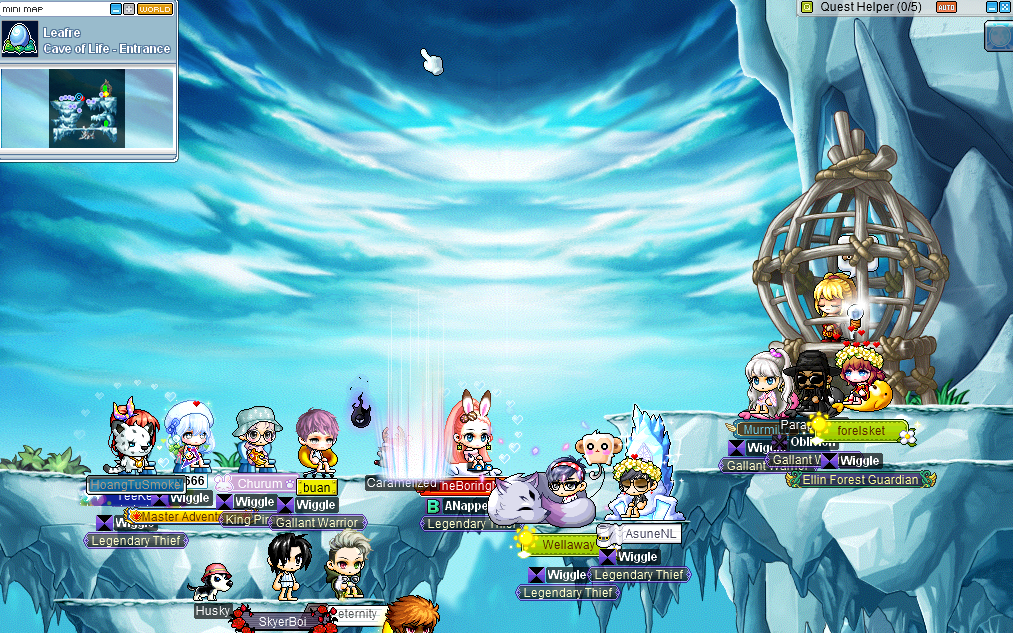Click the Cave of Life minimap view
1013x633 pixels.
pos(87,108)
